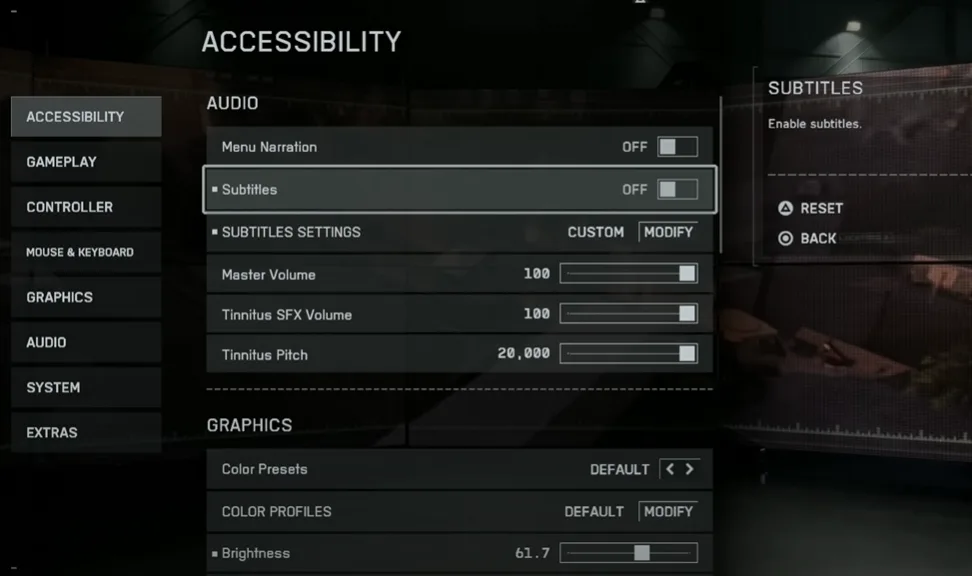Adjust the Brightness slider
Screen dimensions: 972x576
[x=628, y=553]
